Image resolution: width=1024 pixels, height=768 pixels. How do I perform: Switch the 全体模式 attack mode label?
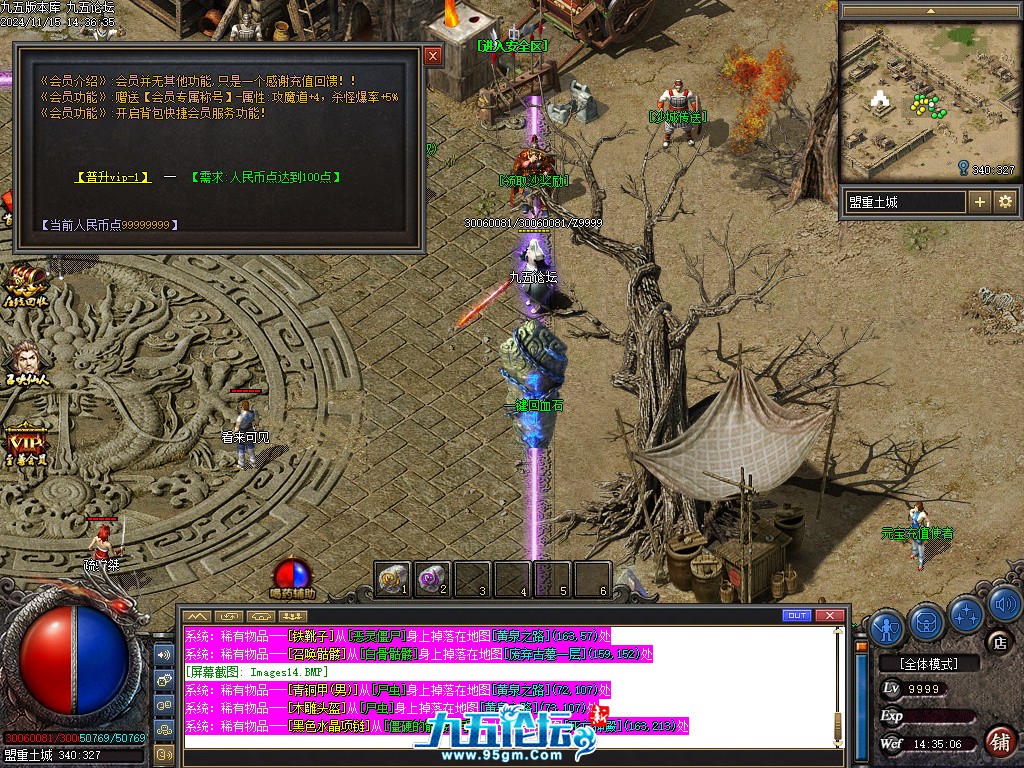click(x=926, y=664)
